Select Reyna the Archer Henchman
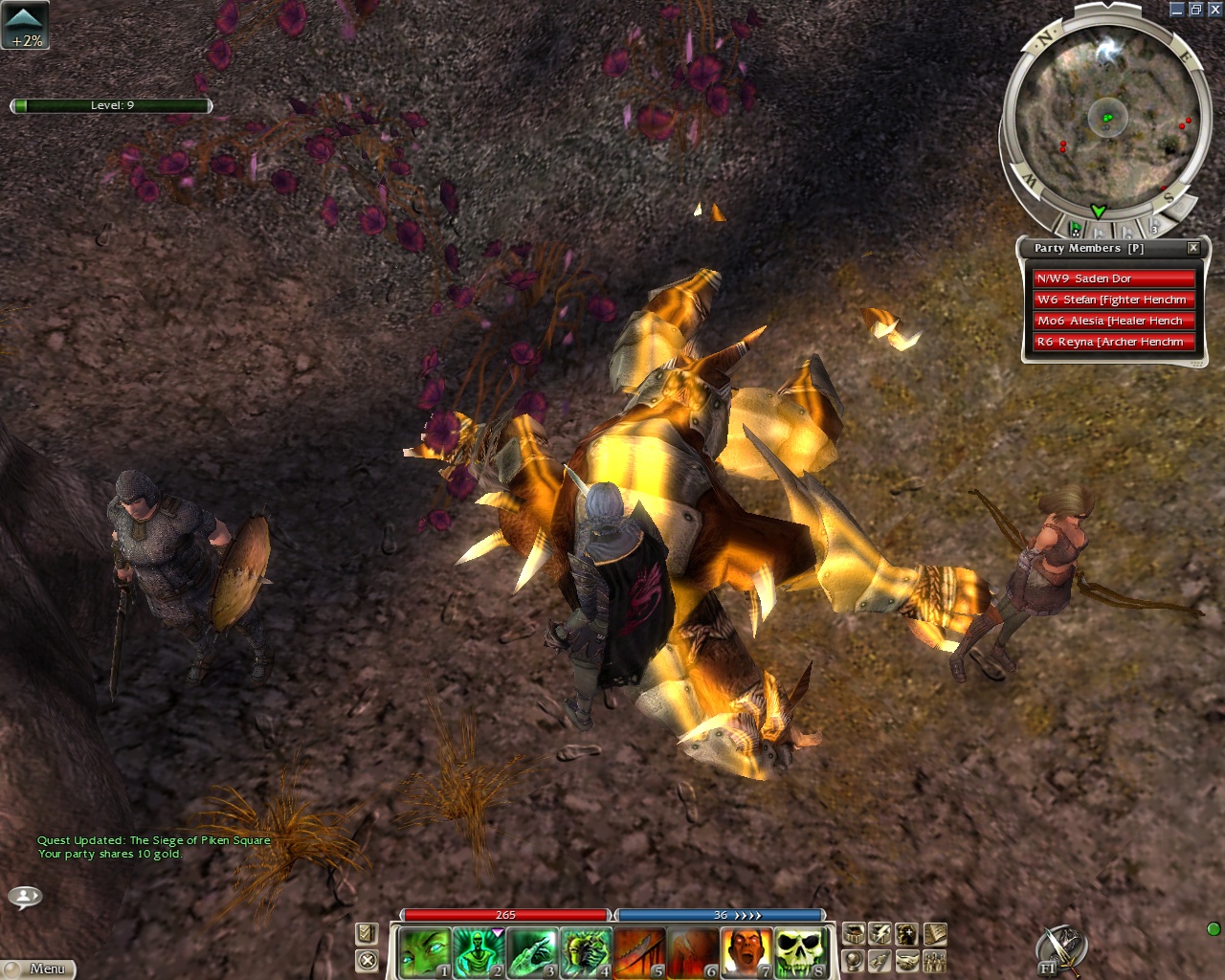Image resolution: width=1225 pixels, height=980 pixels. pyautogui.click(x=1114, y=342)
